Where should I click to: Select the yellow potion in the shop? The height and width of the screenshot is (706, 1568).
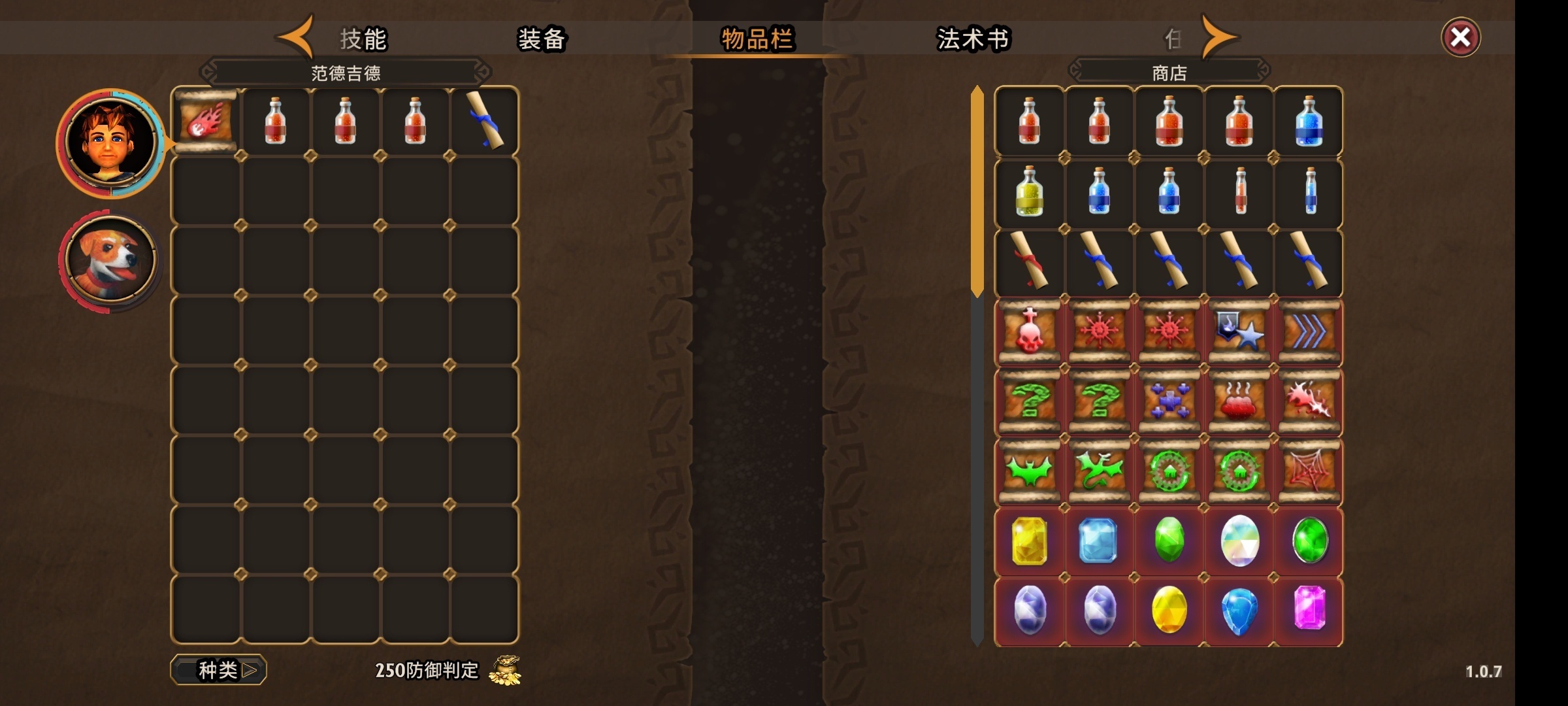pos(1030,192)
